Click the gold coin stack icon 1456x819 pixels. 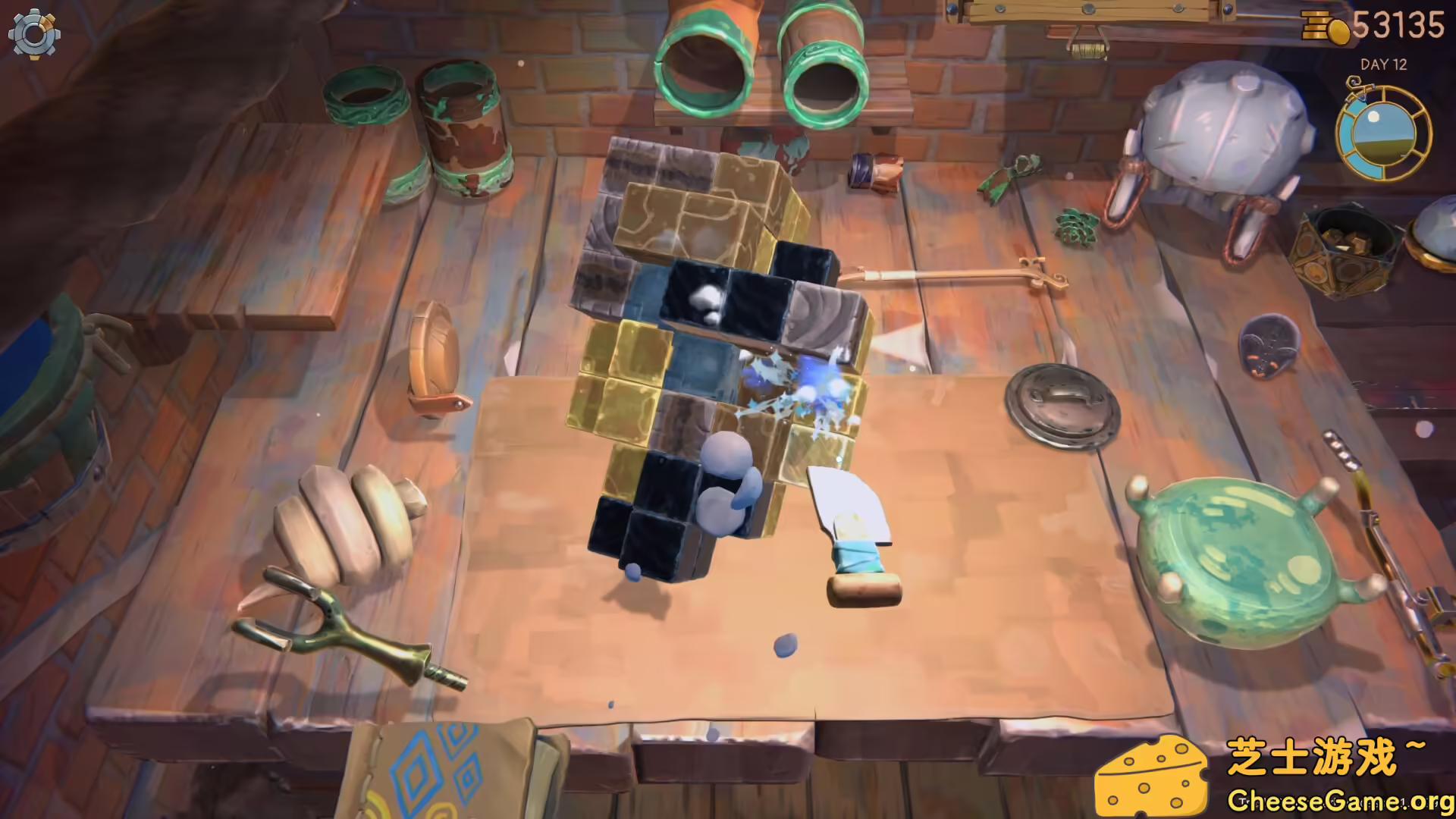click(1318, 25)
